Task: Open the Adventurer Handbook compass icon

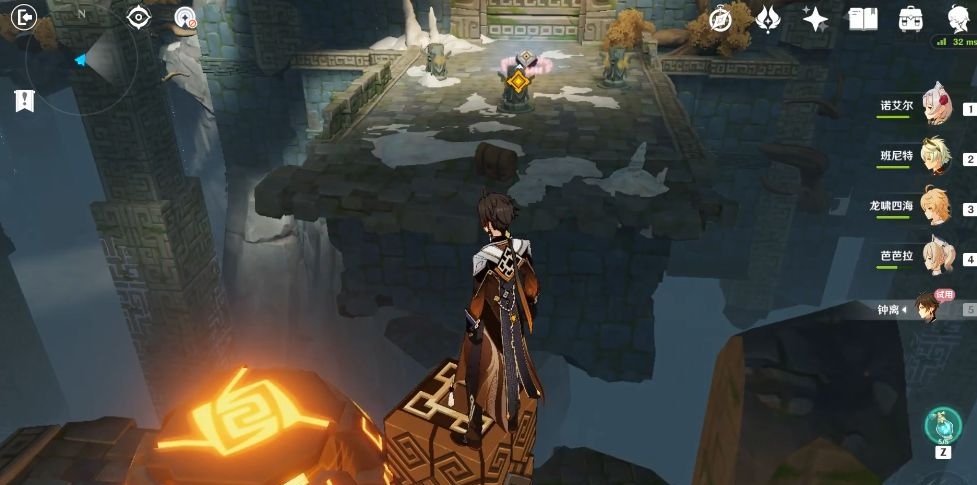Action: pos(721,18)
